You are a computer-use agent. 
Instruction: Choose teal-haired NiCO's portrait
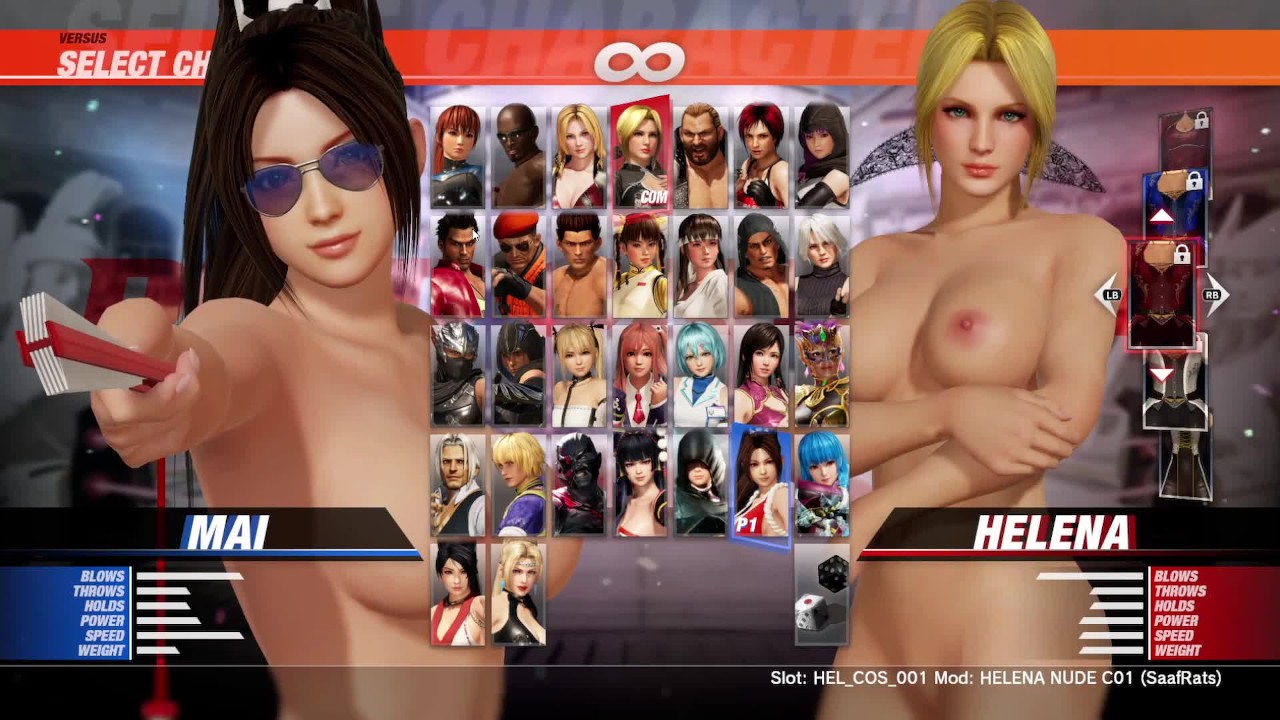click(701, 374)
